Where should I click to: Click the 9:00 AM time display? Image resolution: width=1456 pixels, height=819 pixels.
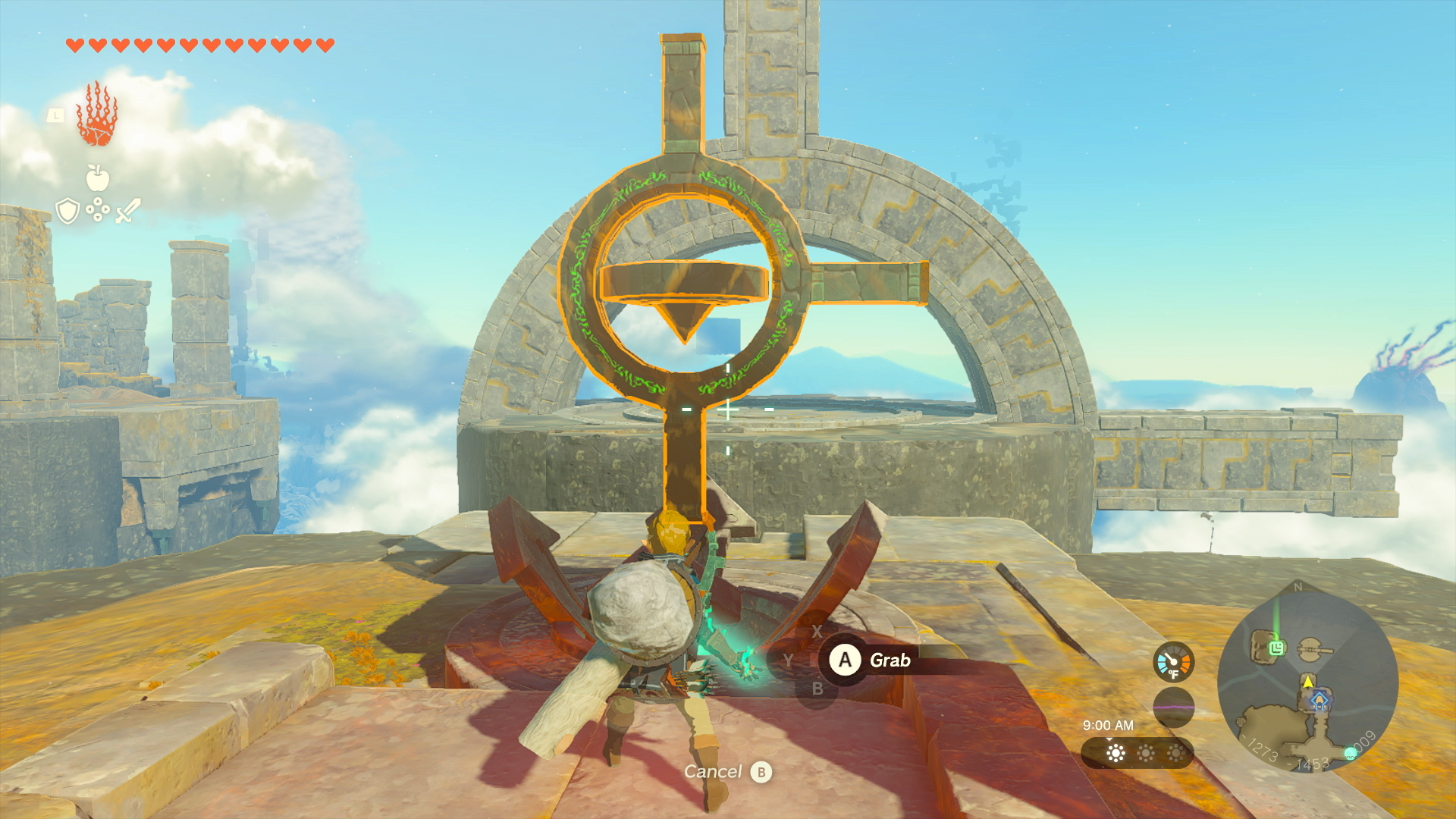point(1108,725)
